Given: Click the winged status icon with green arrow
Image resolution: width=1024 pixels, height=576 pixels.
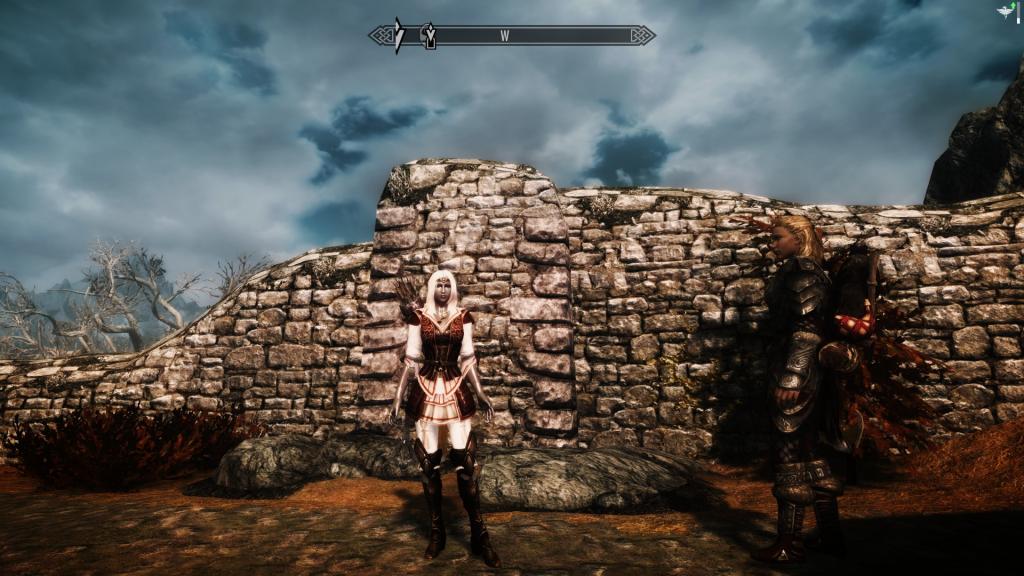Looking at the screenshot, I should click(1004, 10).
